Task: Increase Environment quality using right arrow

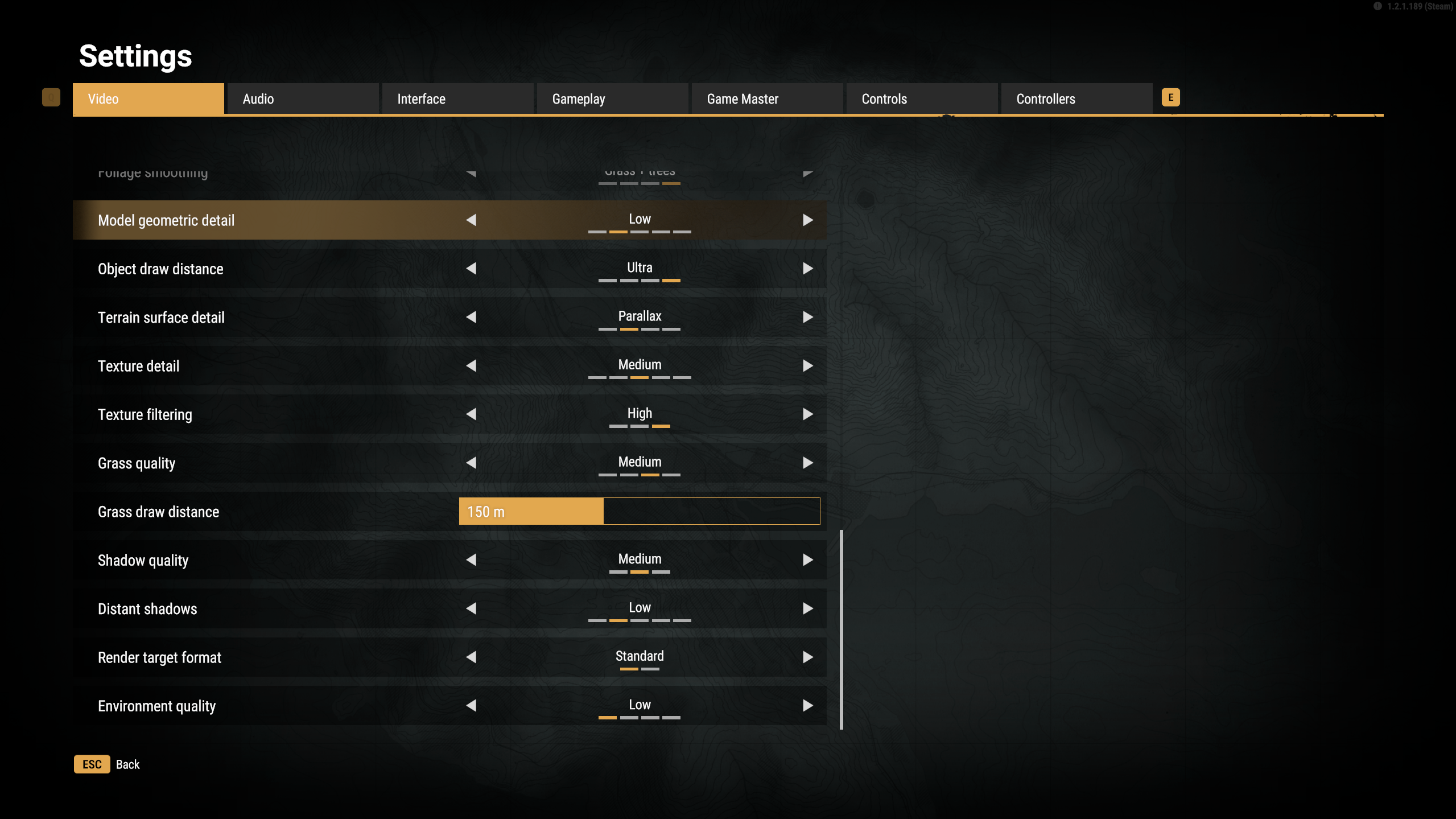Action: 807,706
